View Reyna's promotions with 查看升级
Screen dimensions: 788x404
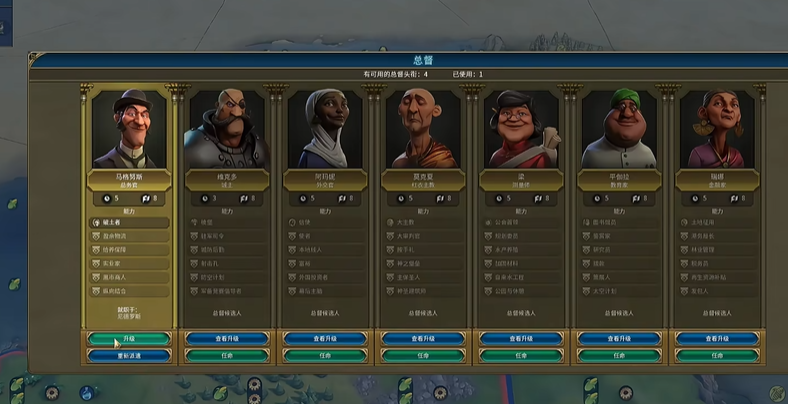[x=716, y=339]
